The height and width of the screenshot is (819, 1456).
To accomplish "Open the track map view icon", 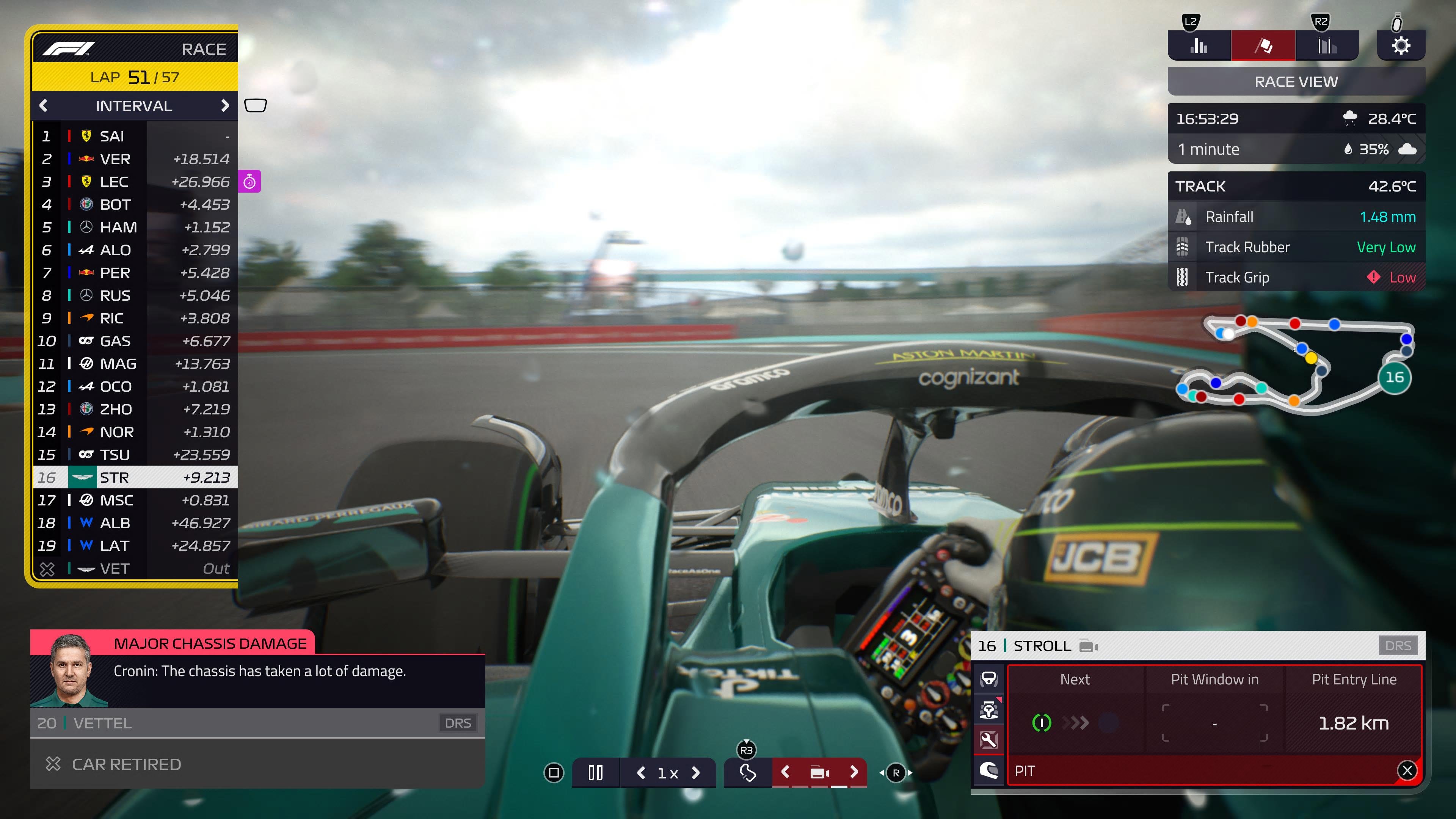I will pos(747,773).
